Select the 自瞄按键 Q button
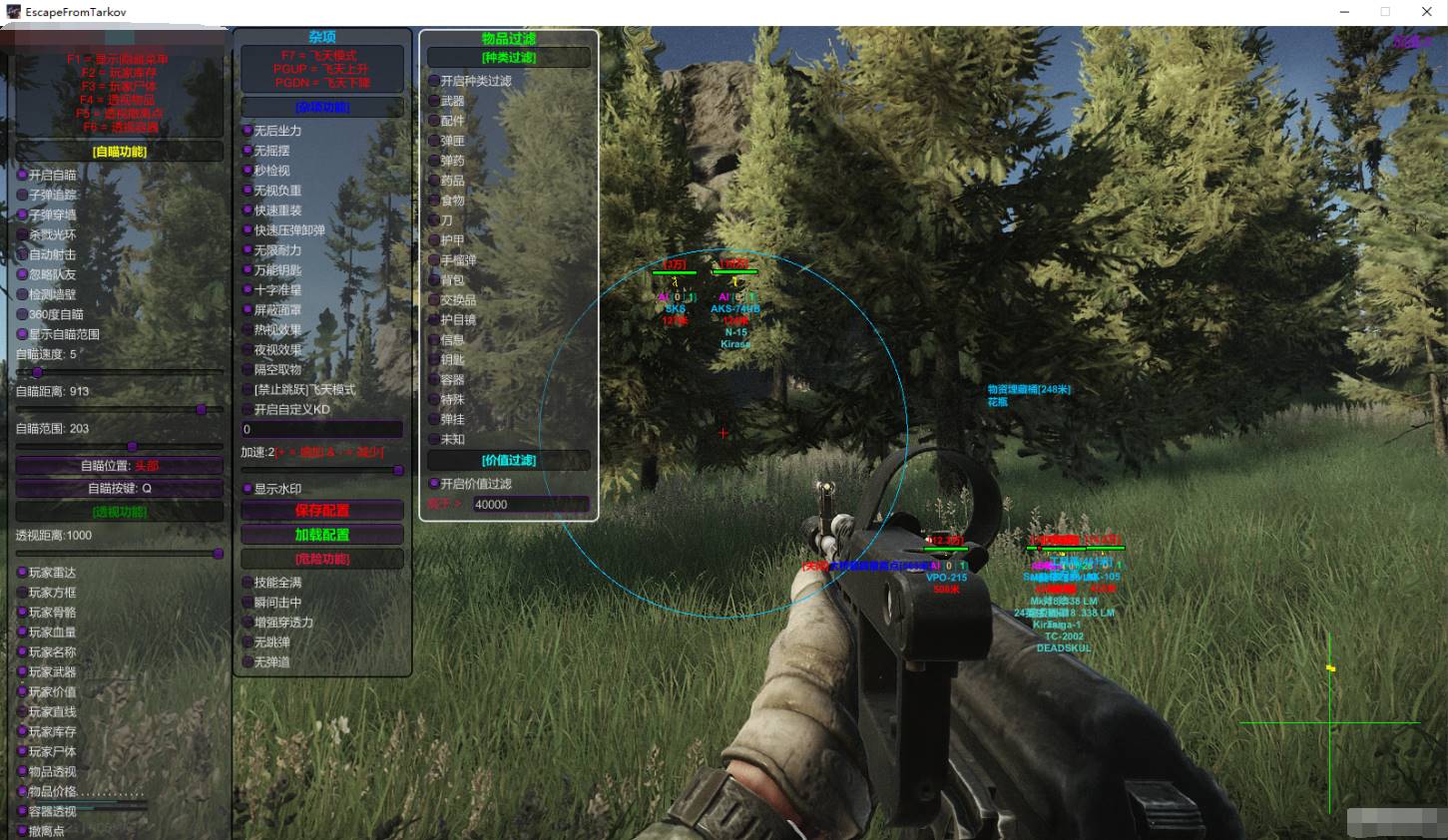 120,489
